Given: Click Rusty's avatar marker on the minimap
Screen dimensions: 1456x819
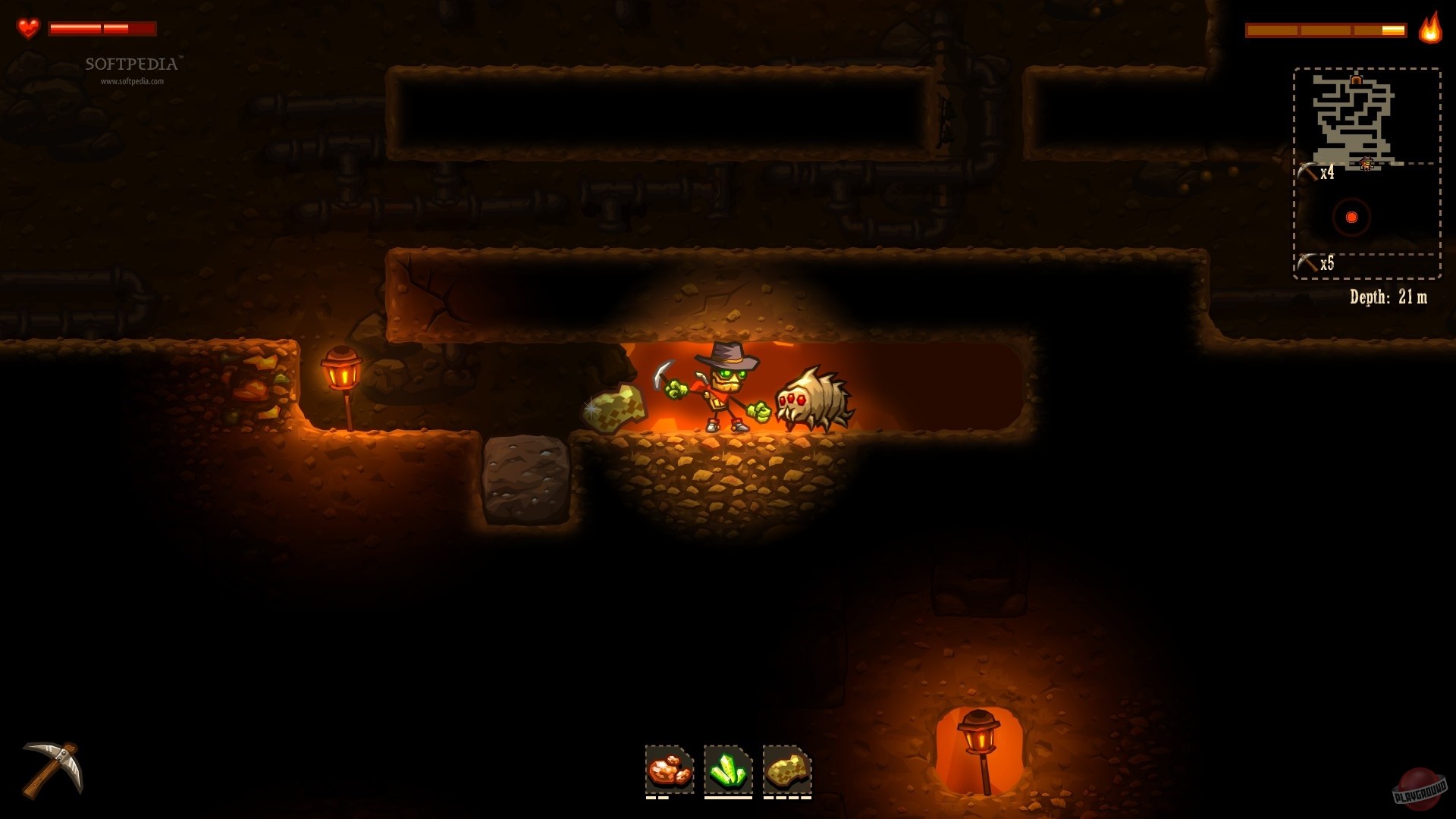Looking at the screenshot, I should [x=1367, y=164].
